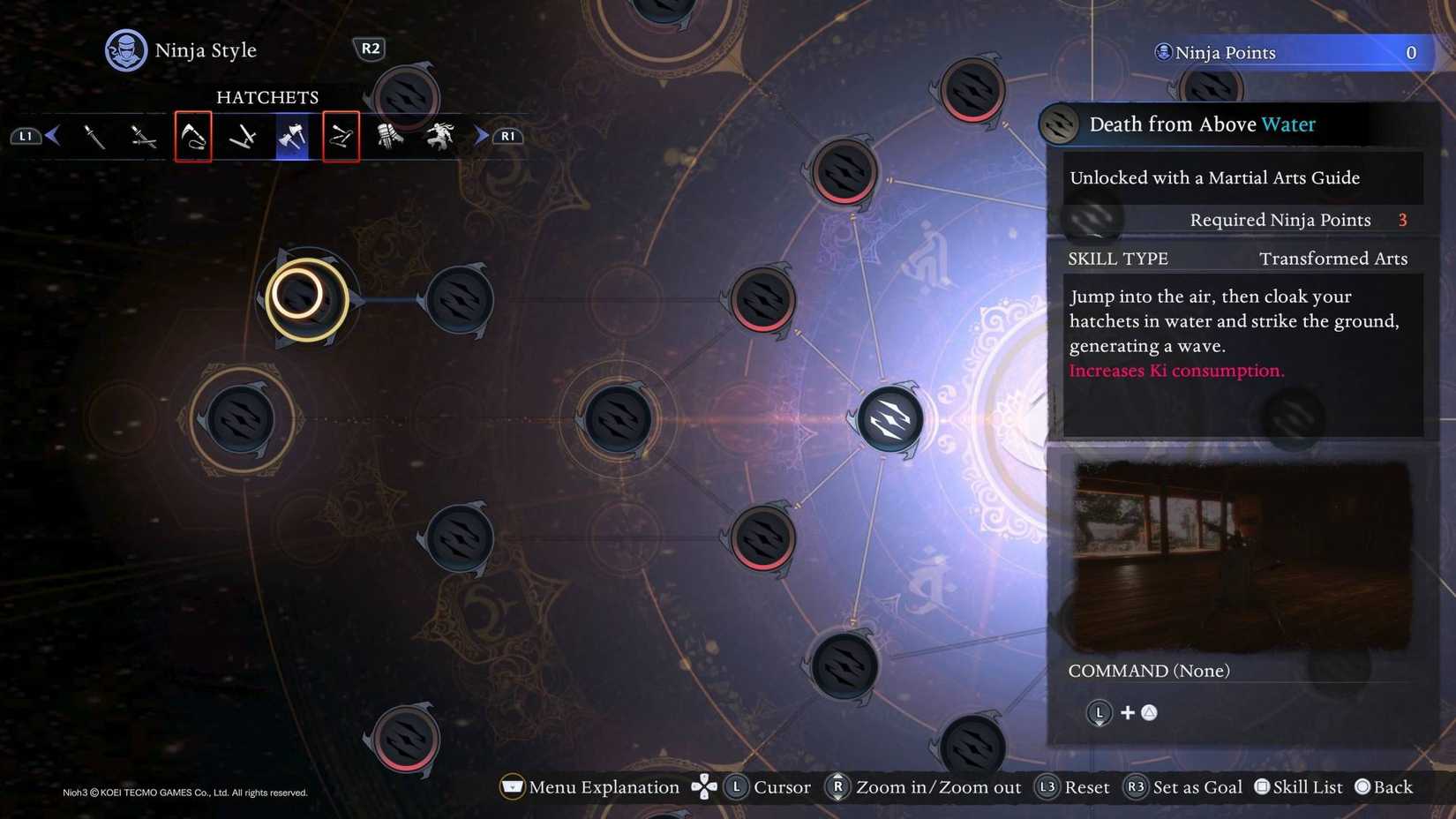The image size is (1456, 819).
Task: Click Reset in the bottom bar
Action: (1072, 787)
